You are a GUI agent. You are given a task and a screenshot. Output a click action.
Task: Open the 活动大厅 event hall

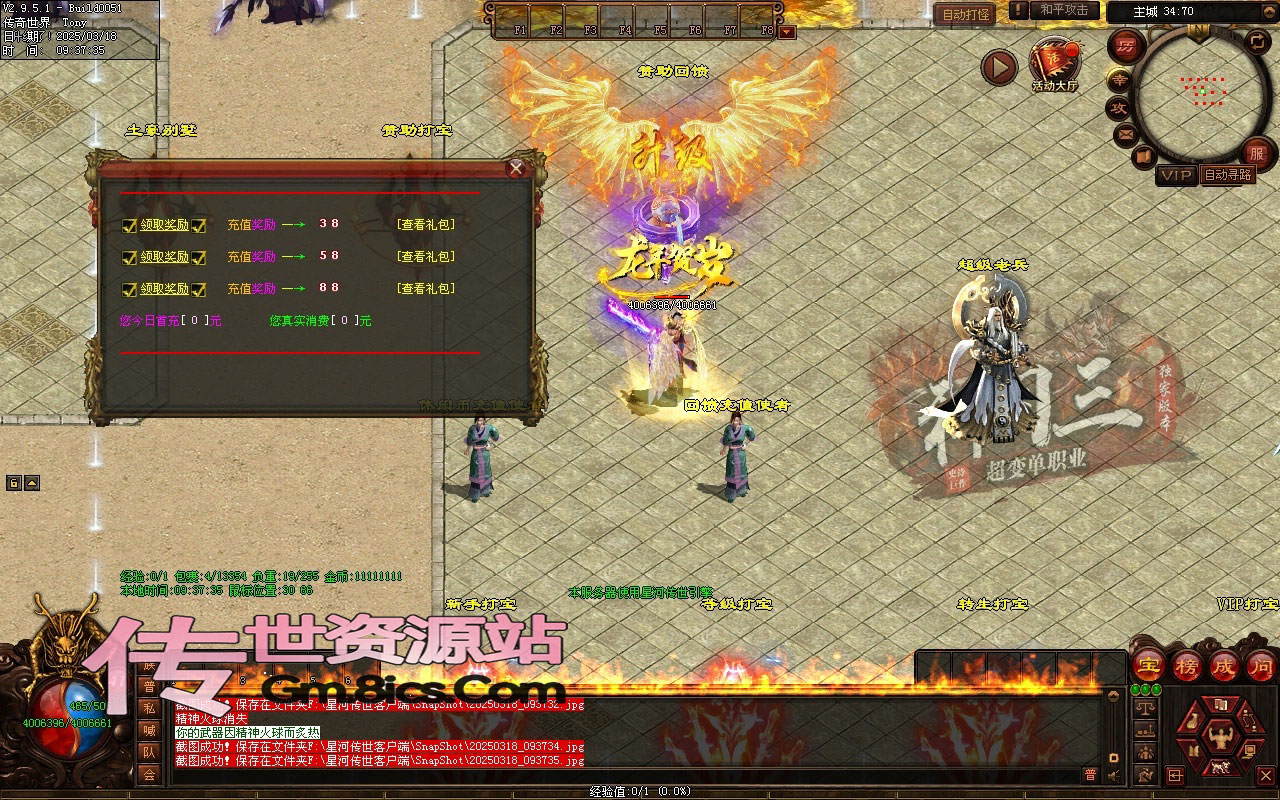1054,63
